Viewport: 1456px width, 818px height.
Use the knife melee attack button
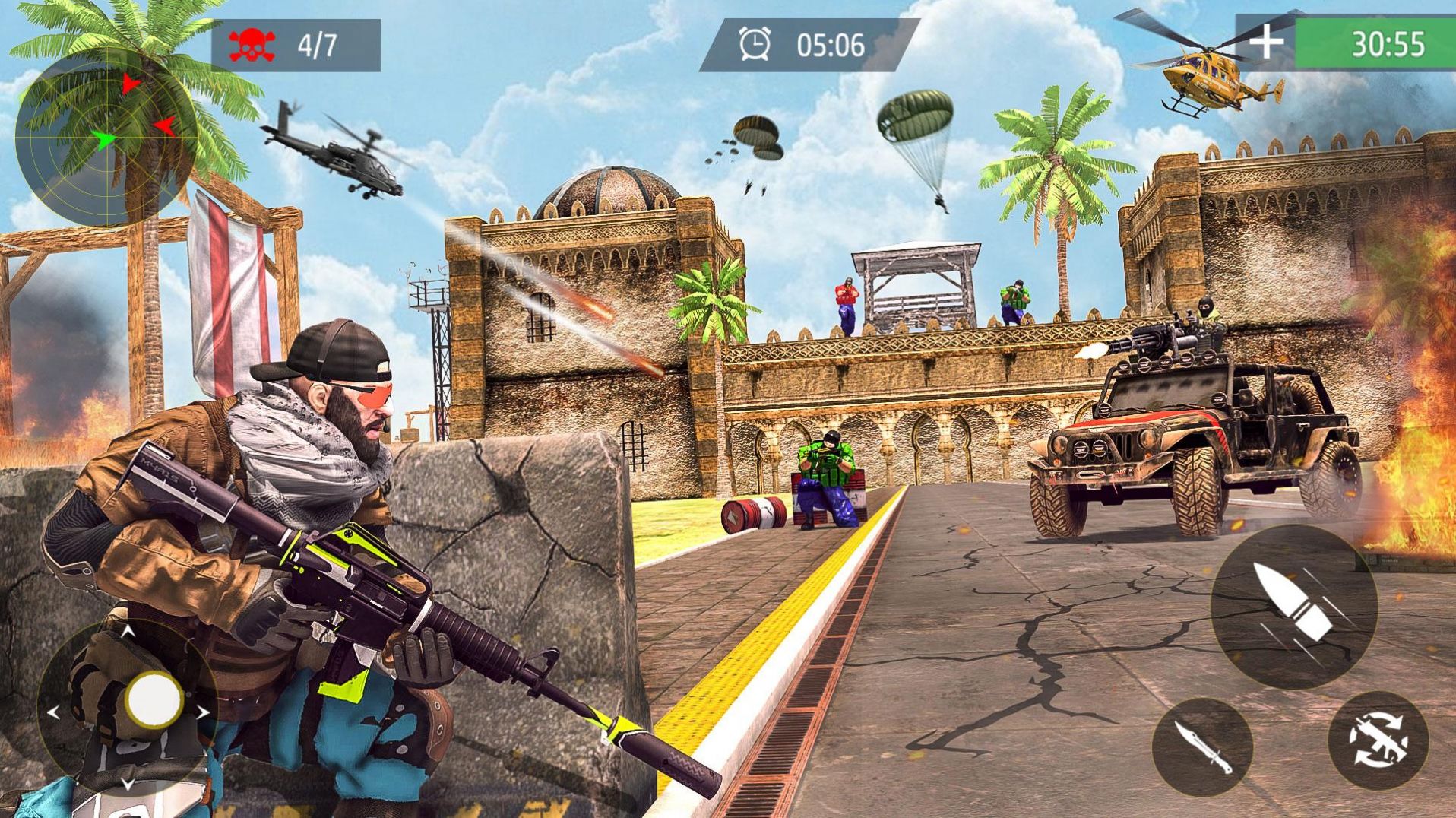[x=1201, y=747]
